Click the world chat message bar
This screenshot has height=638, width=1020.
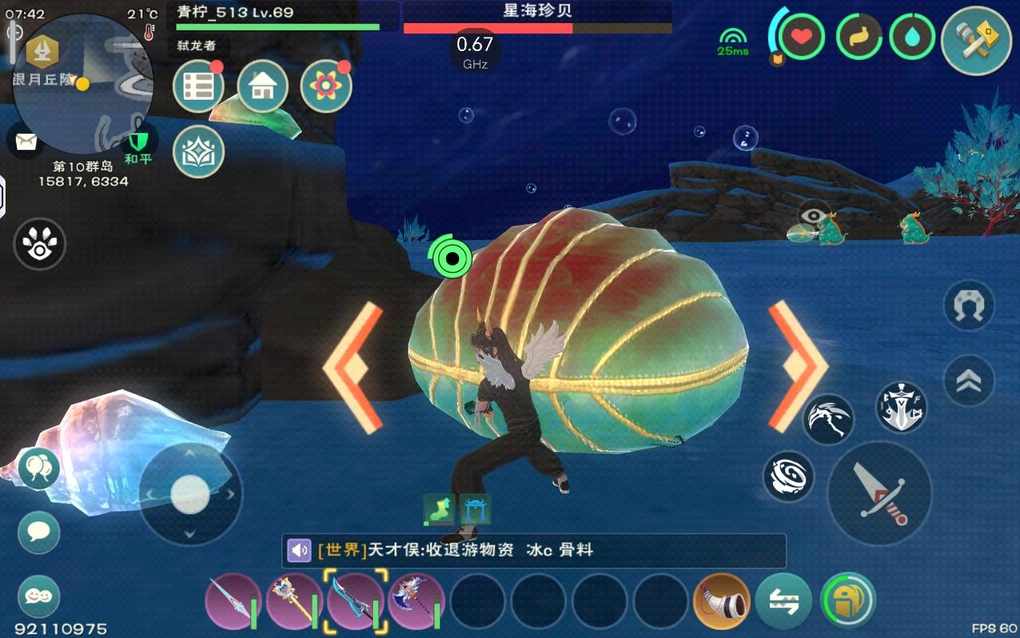(534, 551)
